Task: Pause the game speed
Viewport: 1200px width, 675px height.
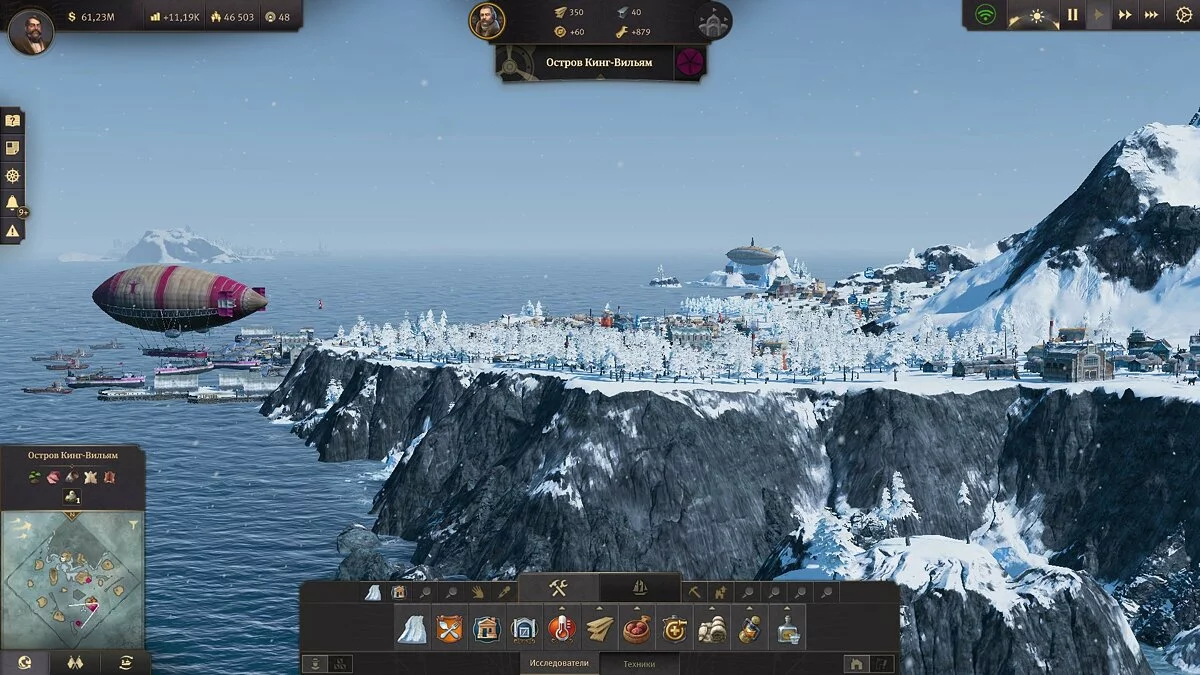Action: (1072, 15)
